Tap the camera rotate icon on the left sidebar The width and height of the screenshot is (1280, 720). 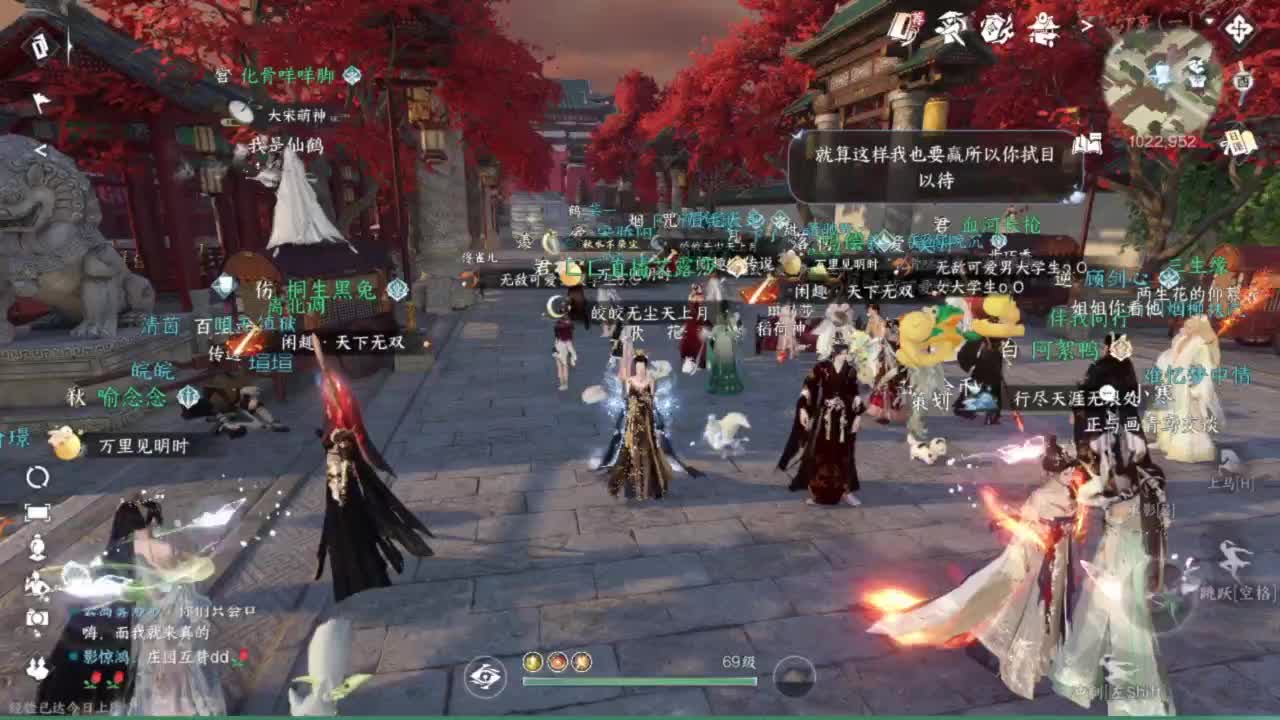[37, 477]
